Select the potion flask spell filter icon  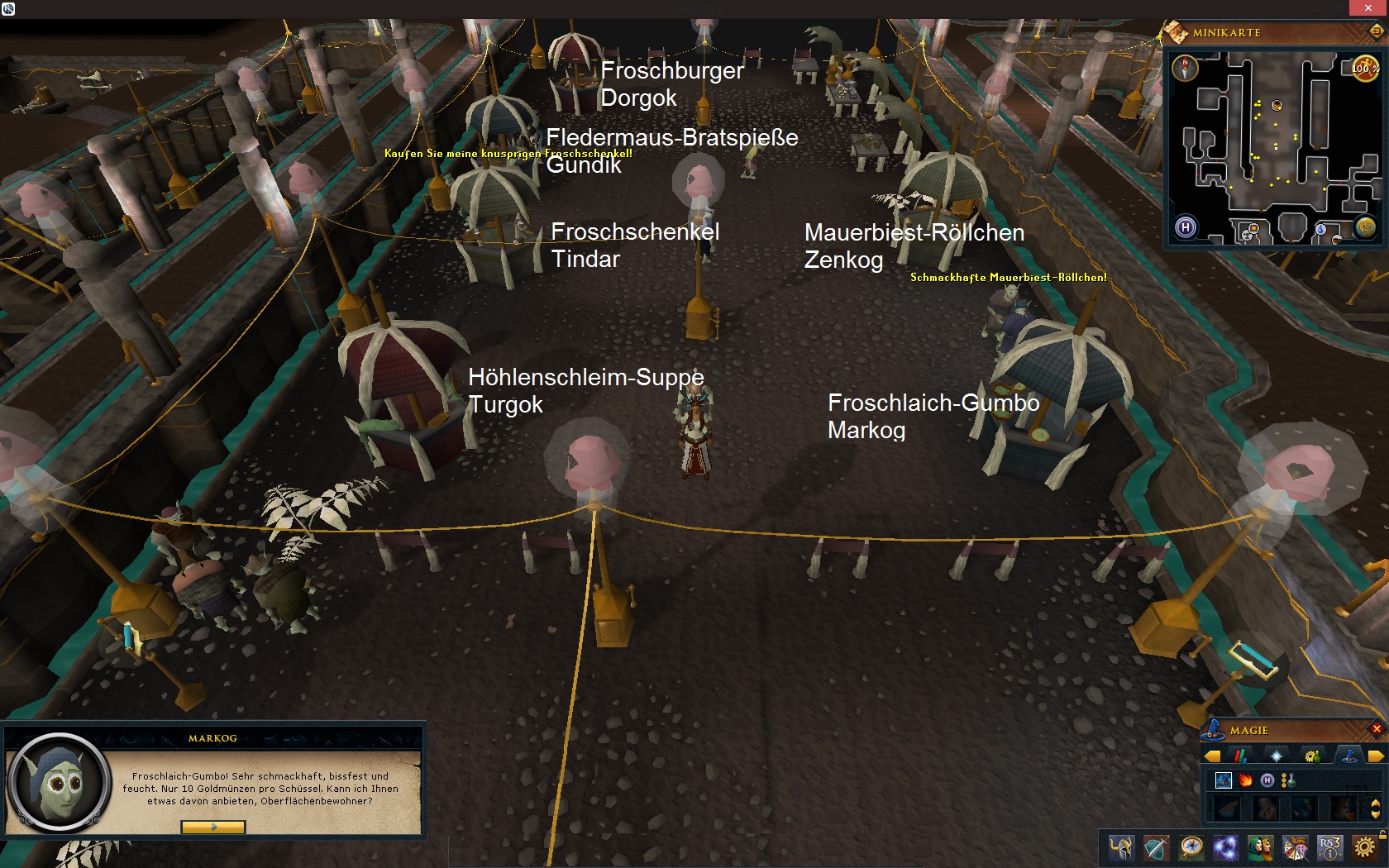(1288, 780)
